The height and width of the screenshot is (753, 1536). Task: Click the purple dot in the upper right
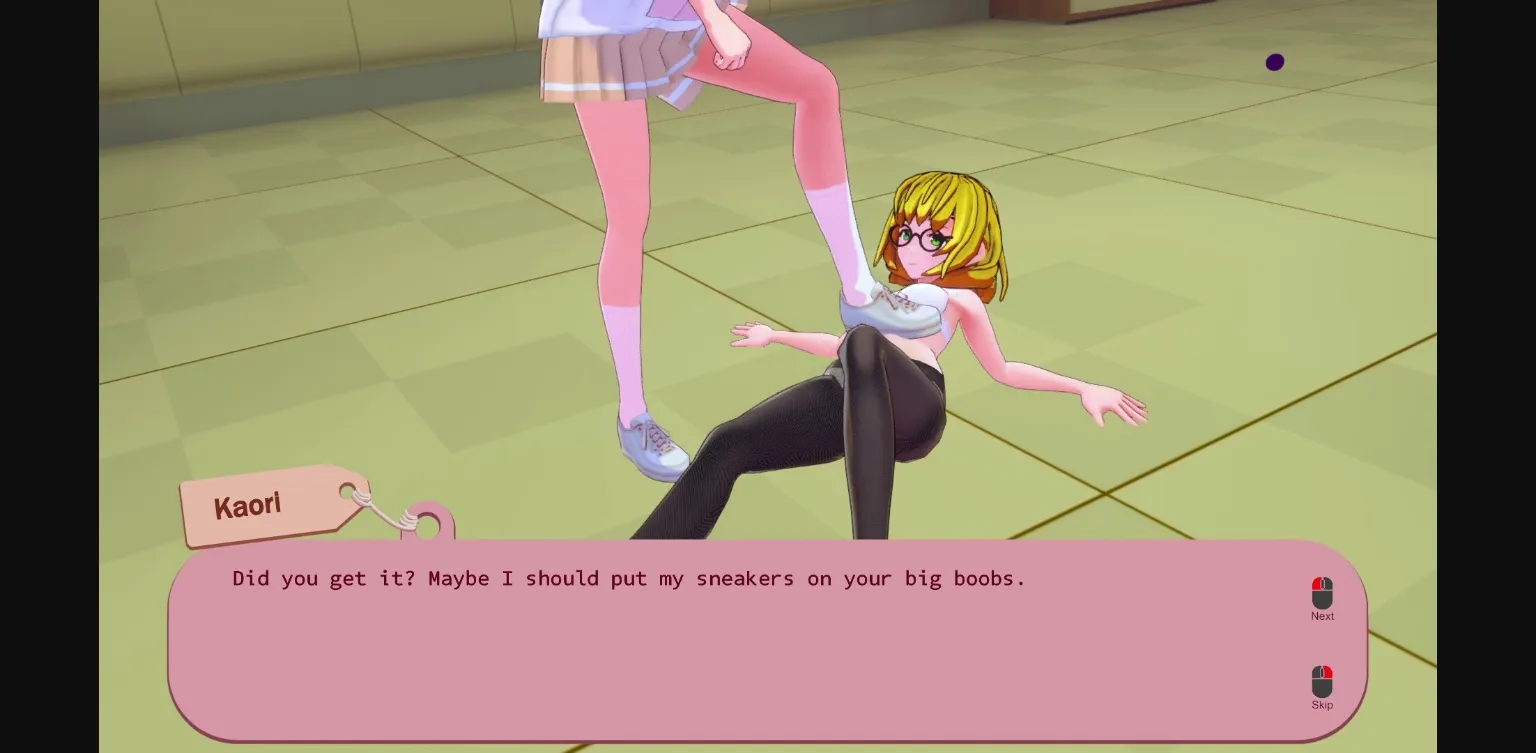1275,62
